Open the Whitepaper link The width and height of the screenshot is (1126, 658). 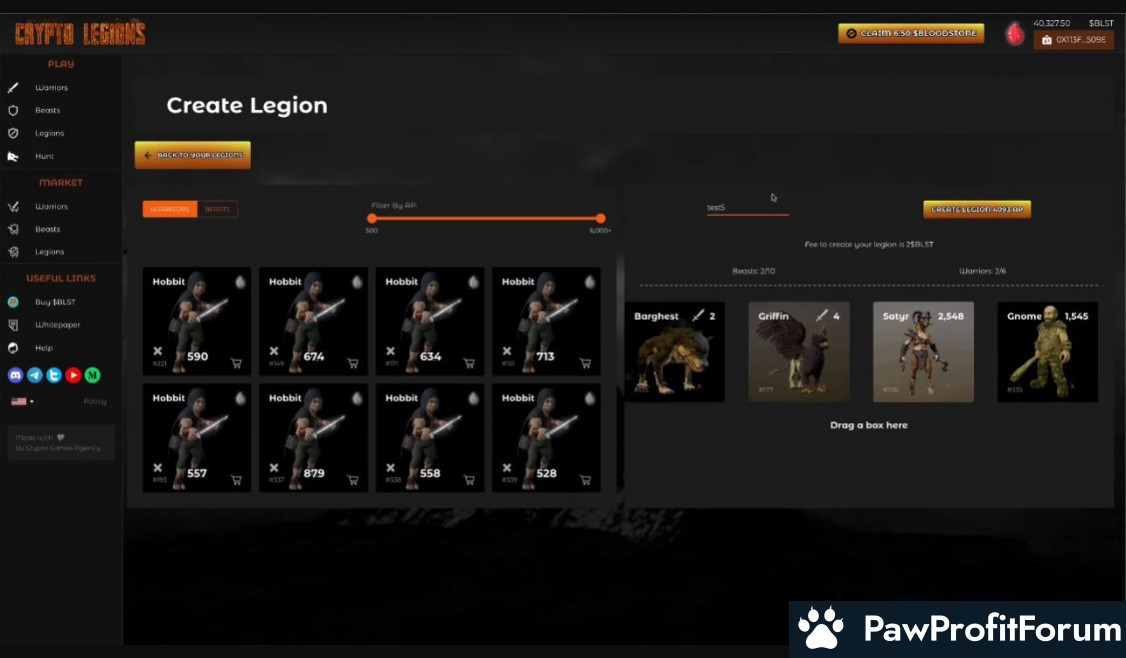click(57, 325)
